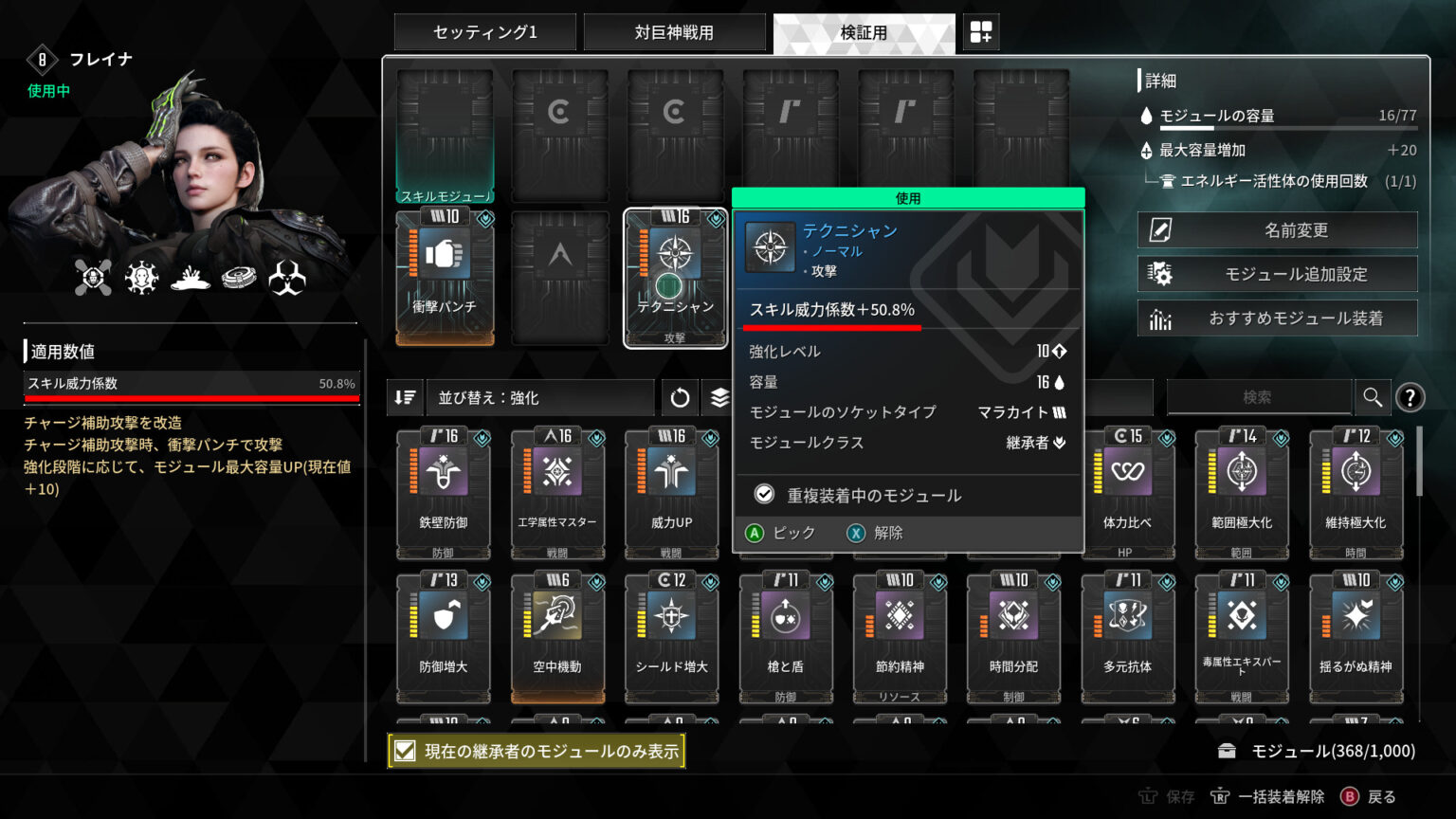This screenshot has height=819, width=1456.
Task: Select Freyna's poison skill icon under portrait
Action: tap(289, 276)
